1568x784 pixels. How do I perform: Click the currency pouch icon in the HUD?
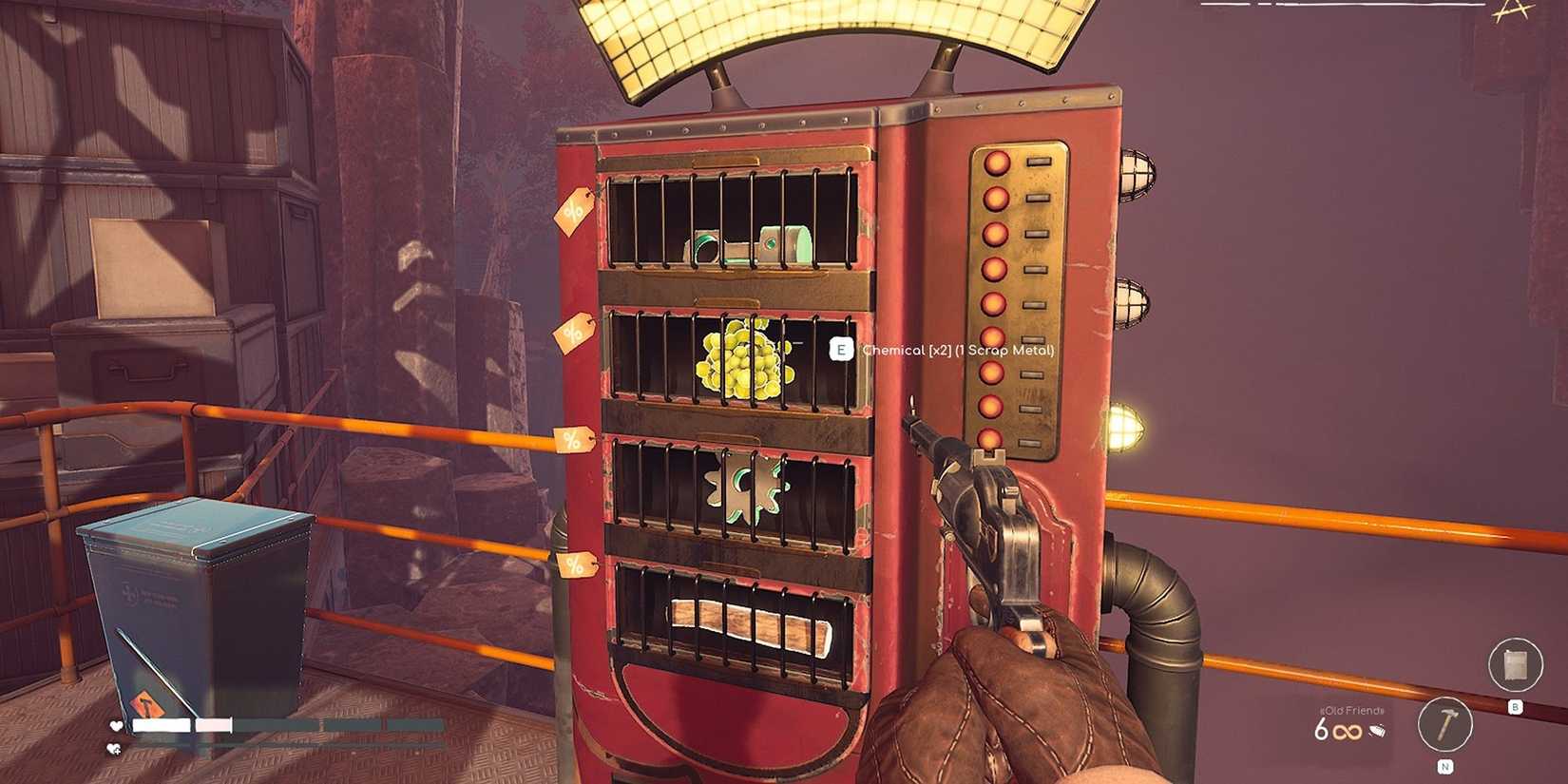[1378, 730]
